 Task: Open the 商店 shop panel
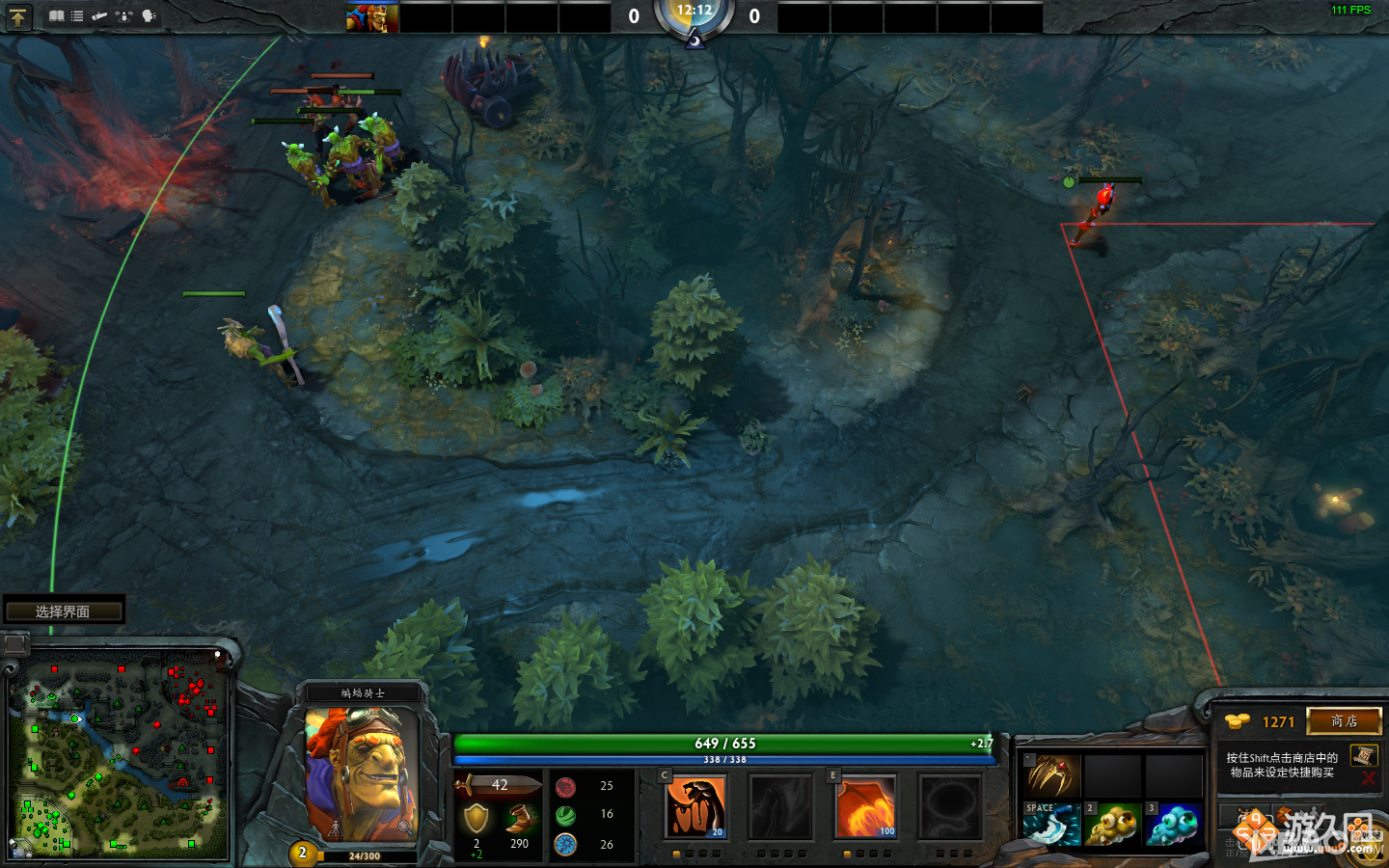point(1345,721)
